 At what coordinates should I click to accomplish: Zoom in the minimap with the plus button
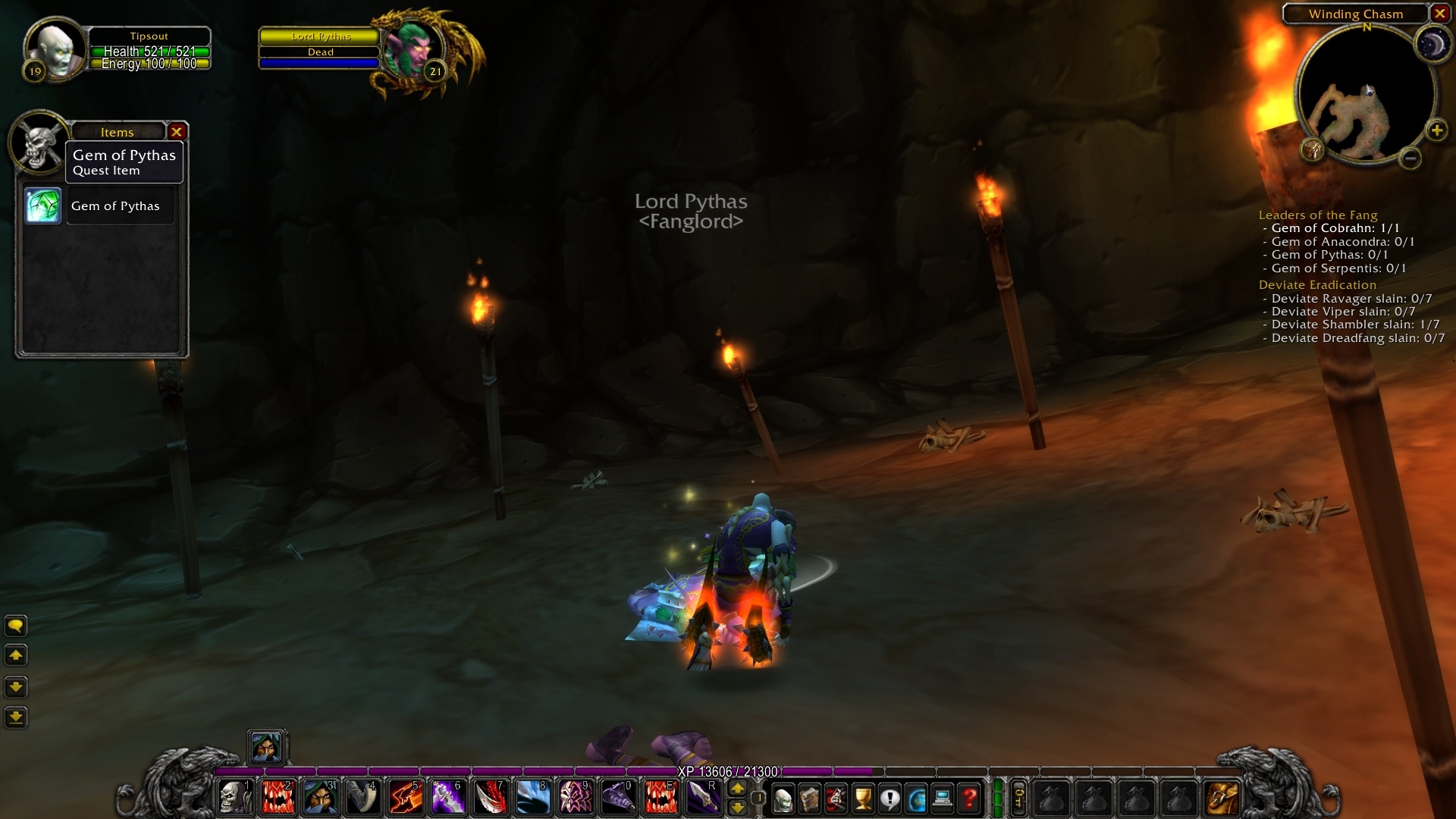(1437, 129)
